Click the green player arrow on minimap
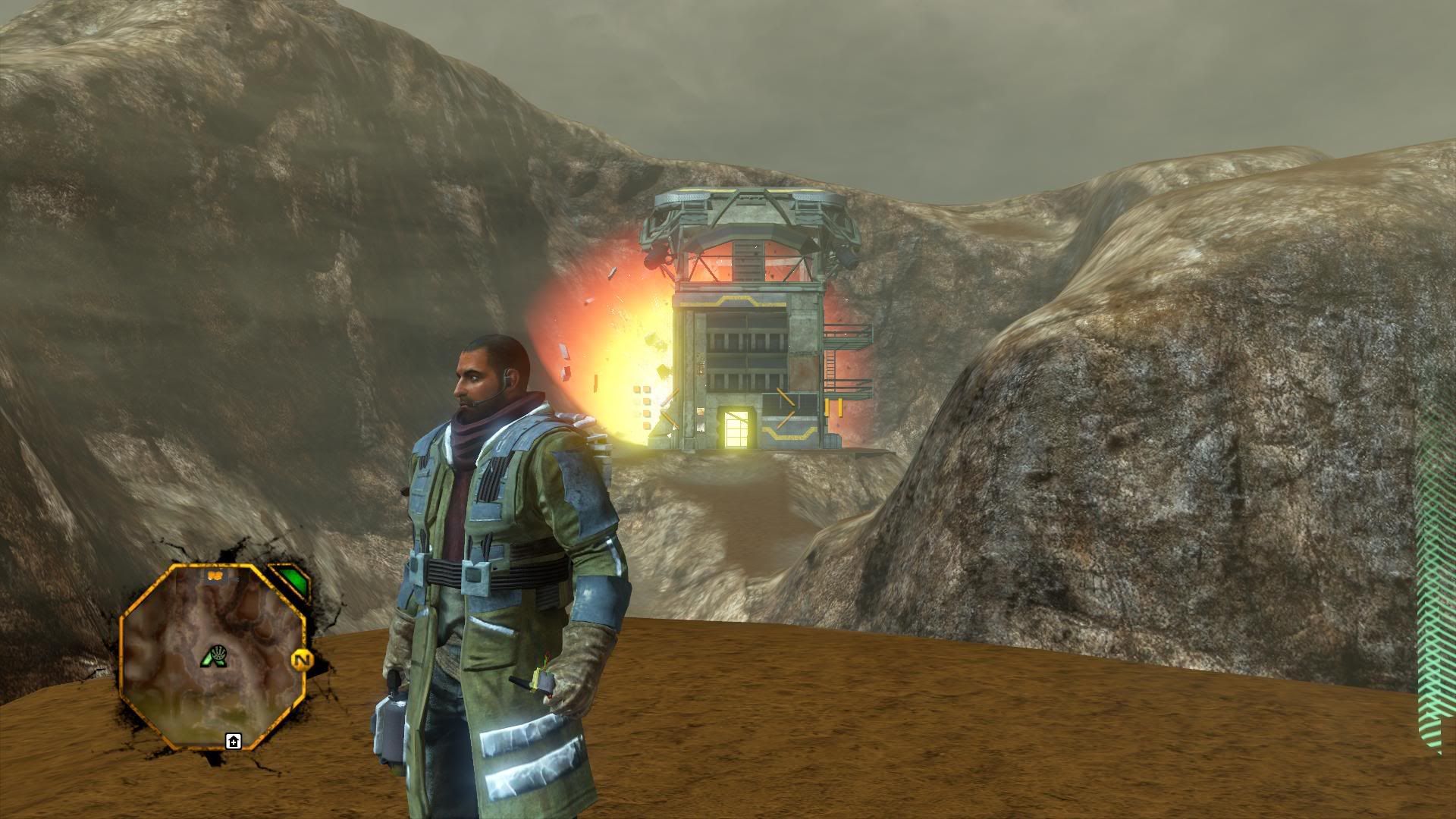Image resolution: width=1456 pixels, height=819 pixels. tap(215, 657)
